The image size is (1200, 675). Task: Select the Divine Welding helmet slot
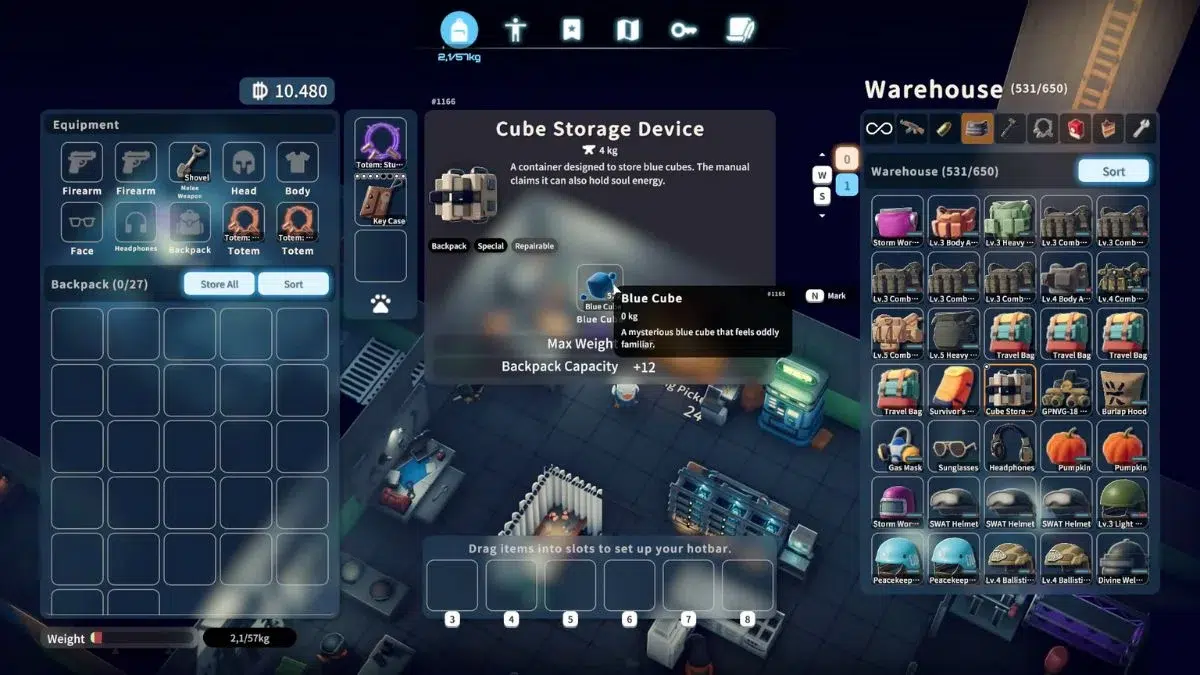tap(1122, 558)
